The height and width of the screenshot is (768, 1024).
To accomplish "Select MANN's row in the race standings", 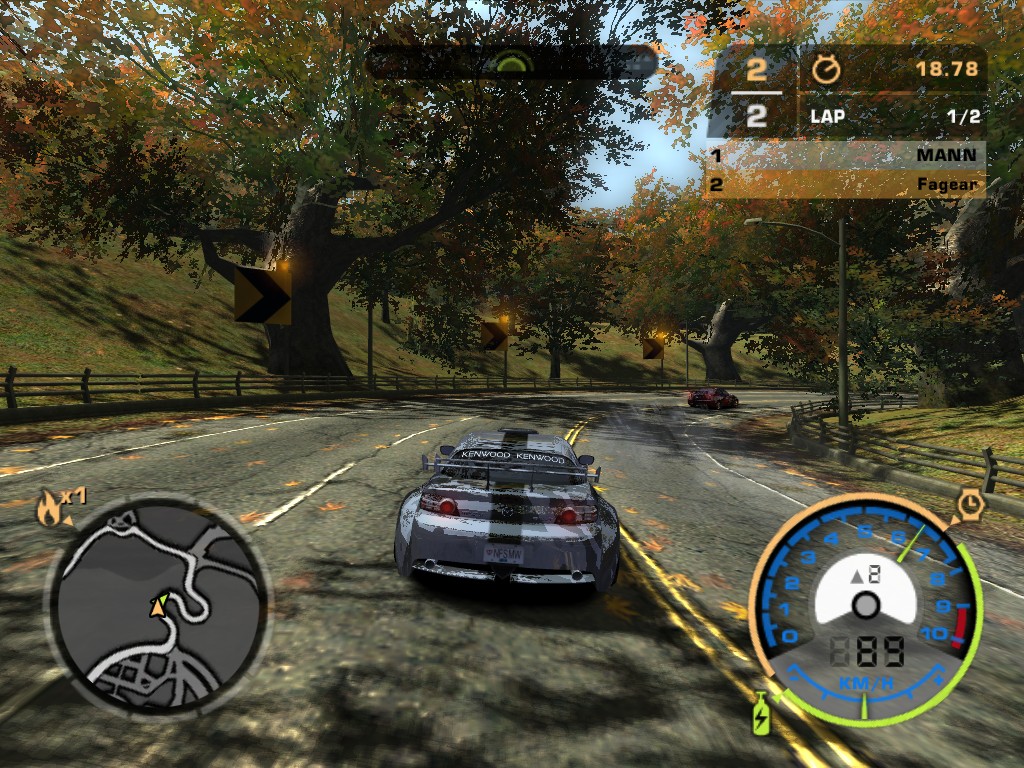I will coord(845,156).
